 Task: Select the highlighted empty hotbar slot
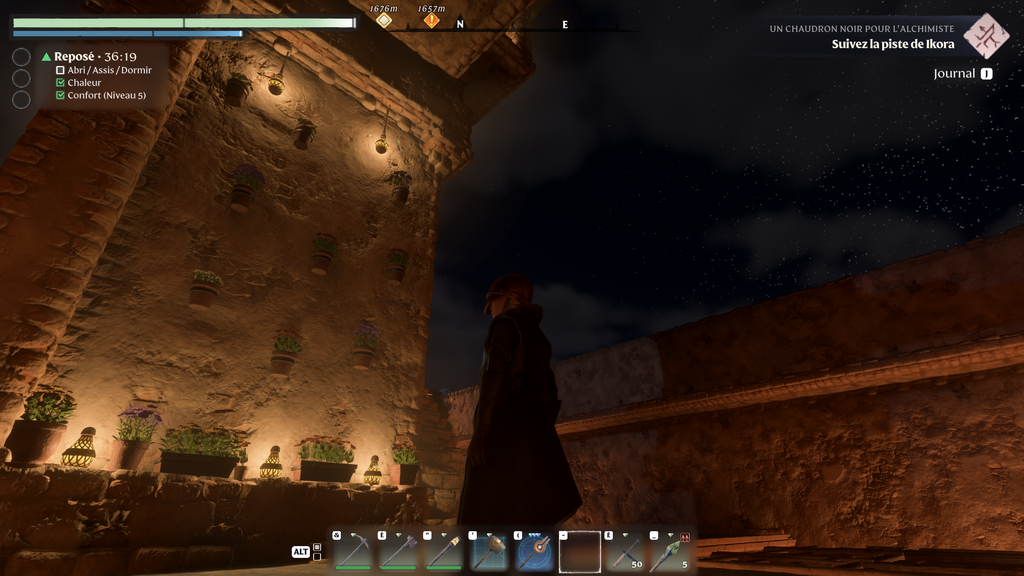click(x=580, y=551)
